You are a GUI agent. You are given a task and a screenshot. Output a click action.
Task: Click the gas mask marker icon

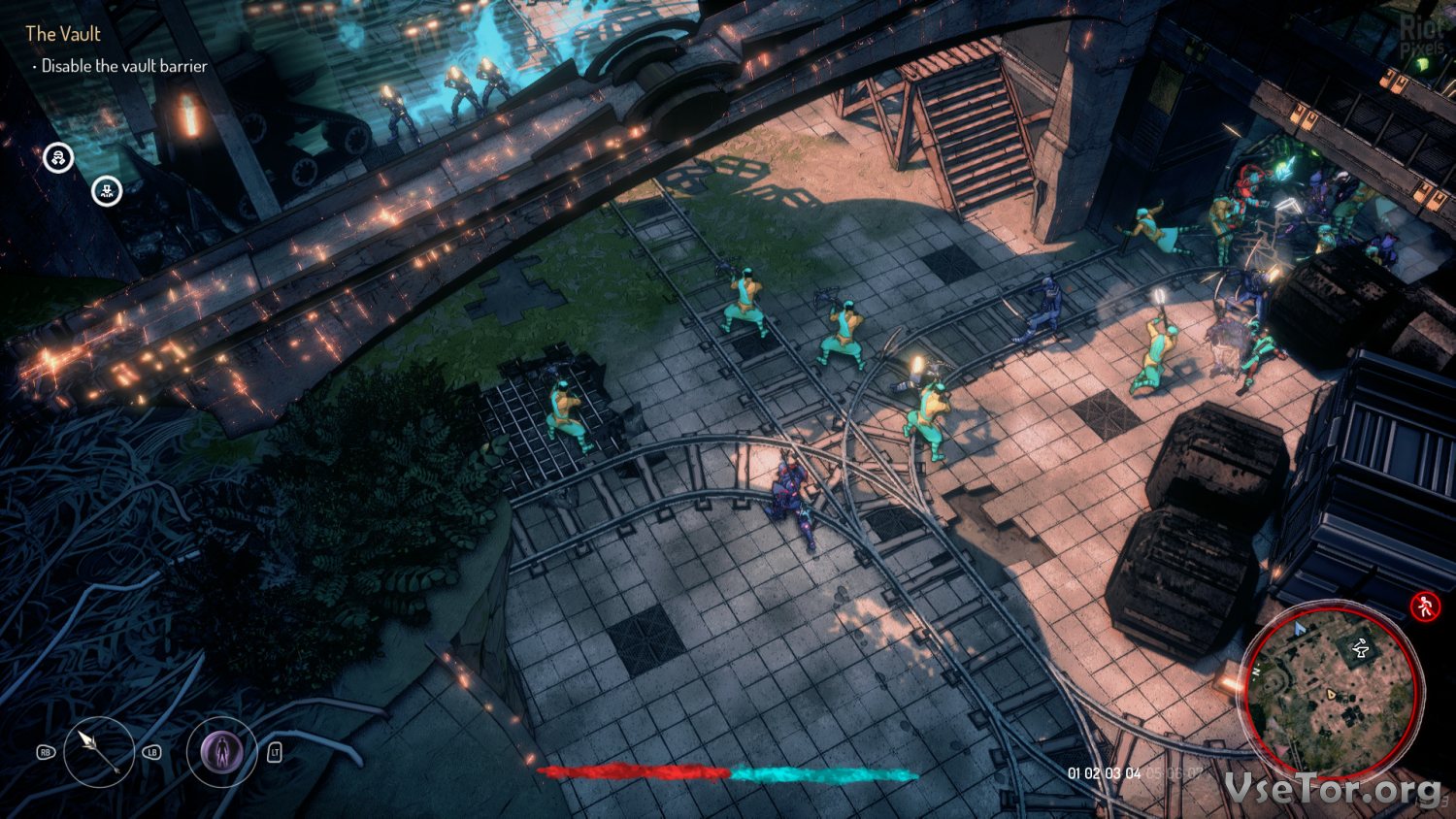58,157
